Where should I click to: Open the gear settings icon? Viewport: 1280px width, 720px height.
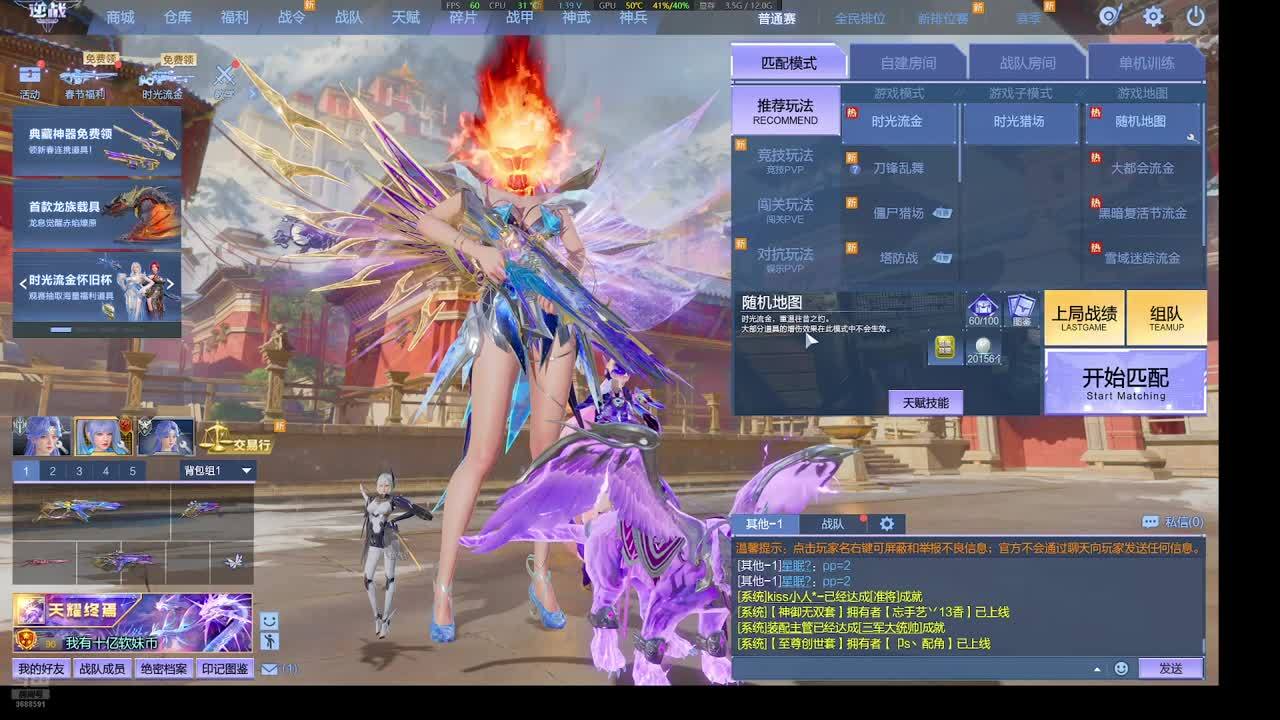point(1153,16)
